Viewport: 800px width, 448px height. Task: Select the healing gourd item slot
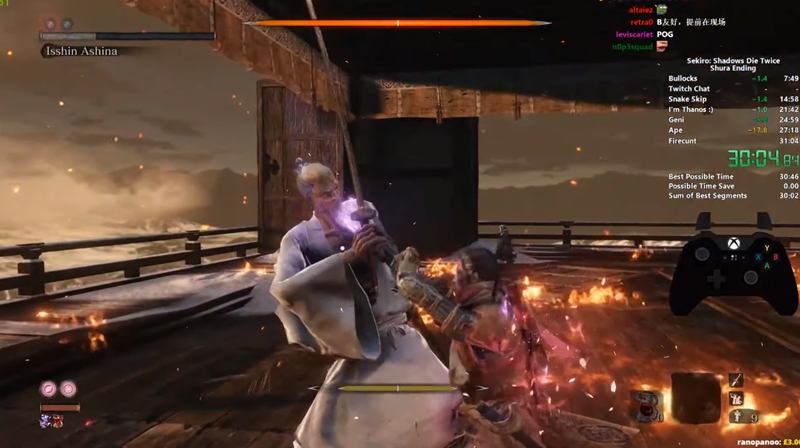pos(646,404)
